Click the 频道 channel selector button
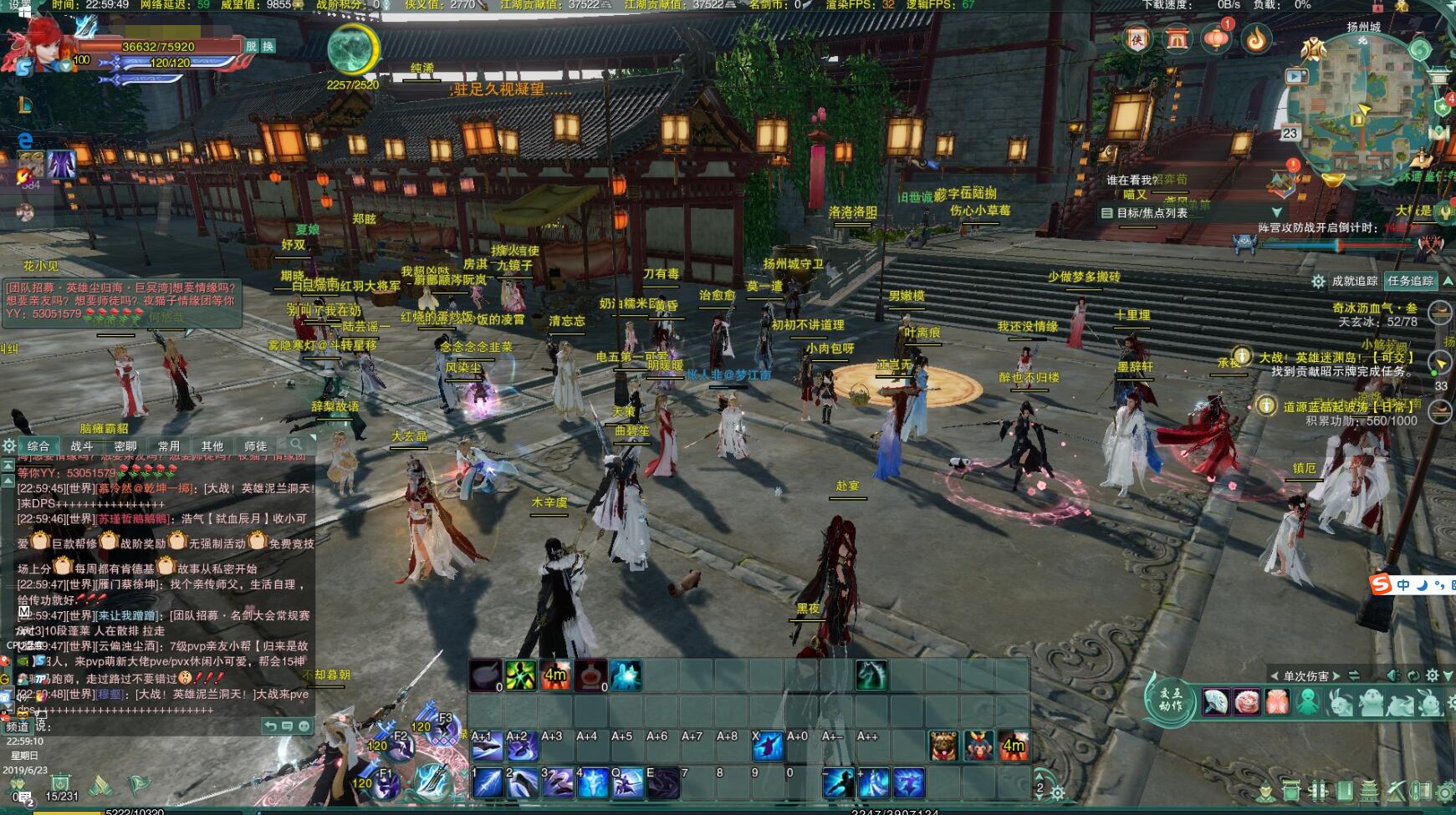This screenshot has width=1456, height=815. click(18, 726)
